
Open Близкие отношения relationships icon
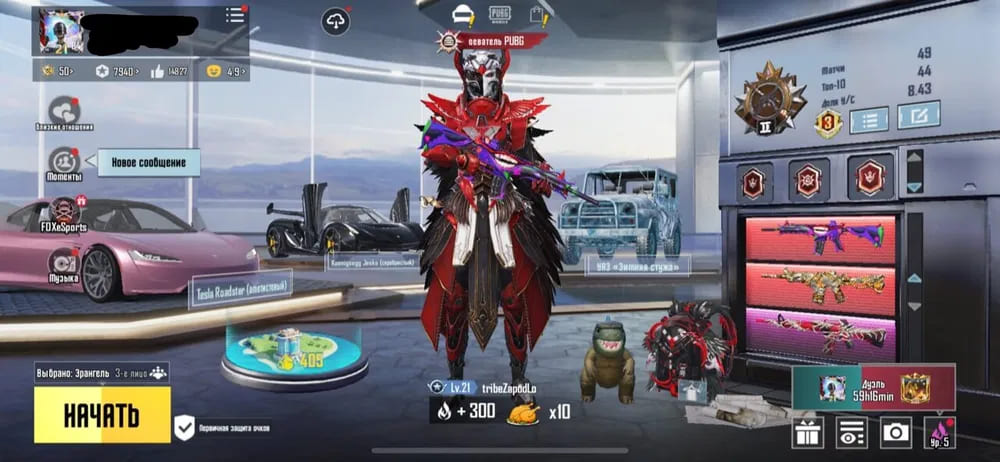click(65, 111)
